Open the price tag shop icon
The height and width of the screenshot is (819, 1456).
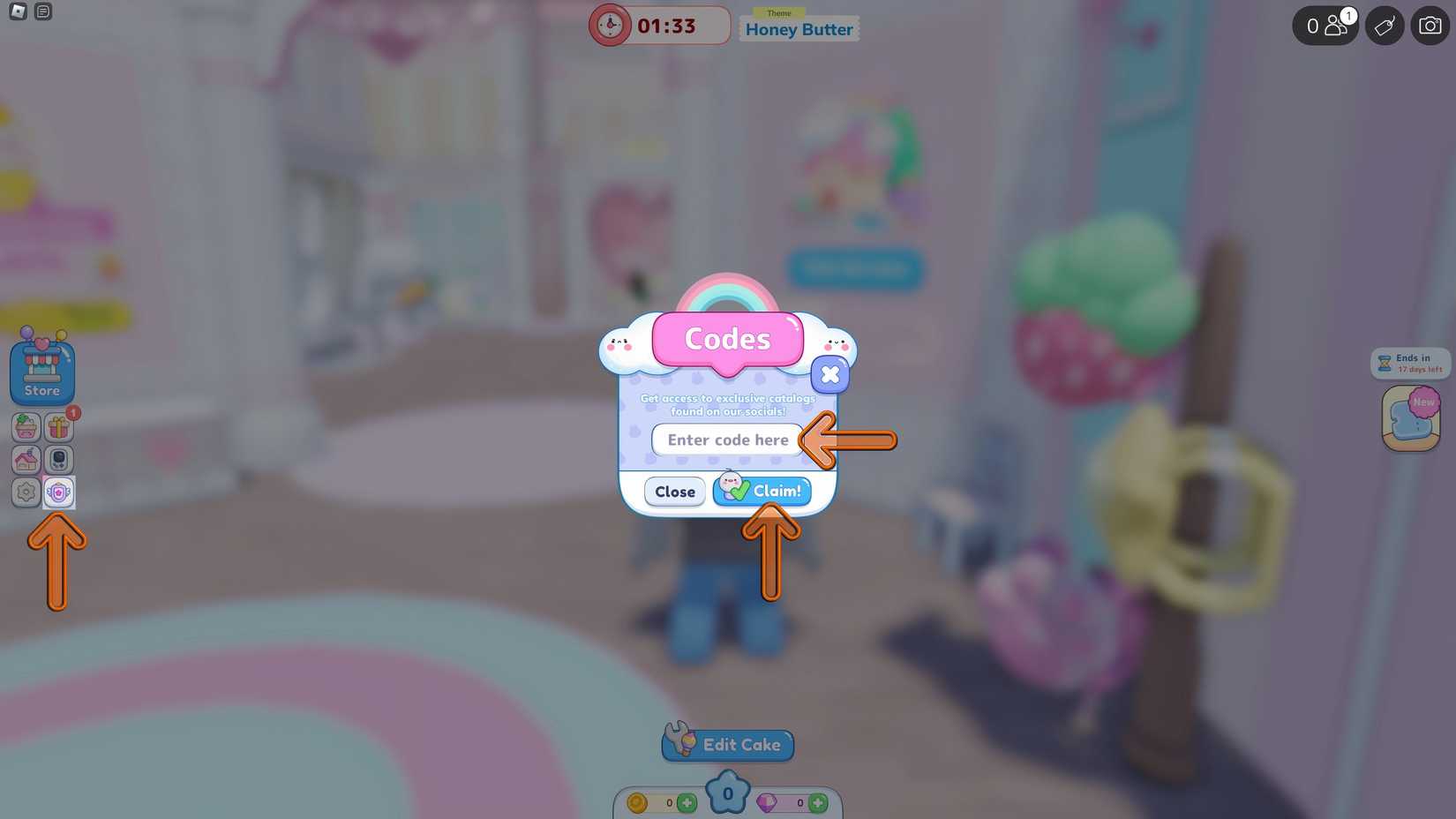coord(1385,26)
